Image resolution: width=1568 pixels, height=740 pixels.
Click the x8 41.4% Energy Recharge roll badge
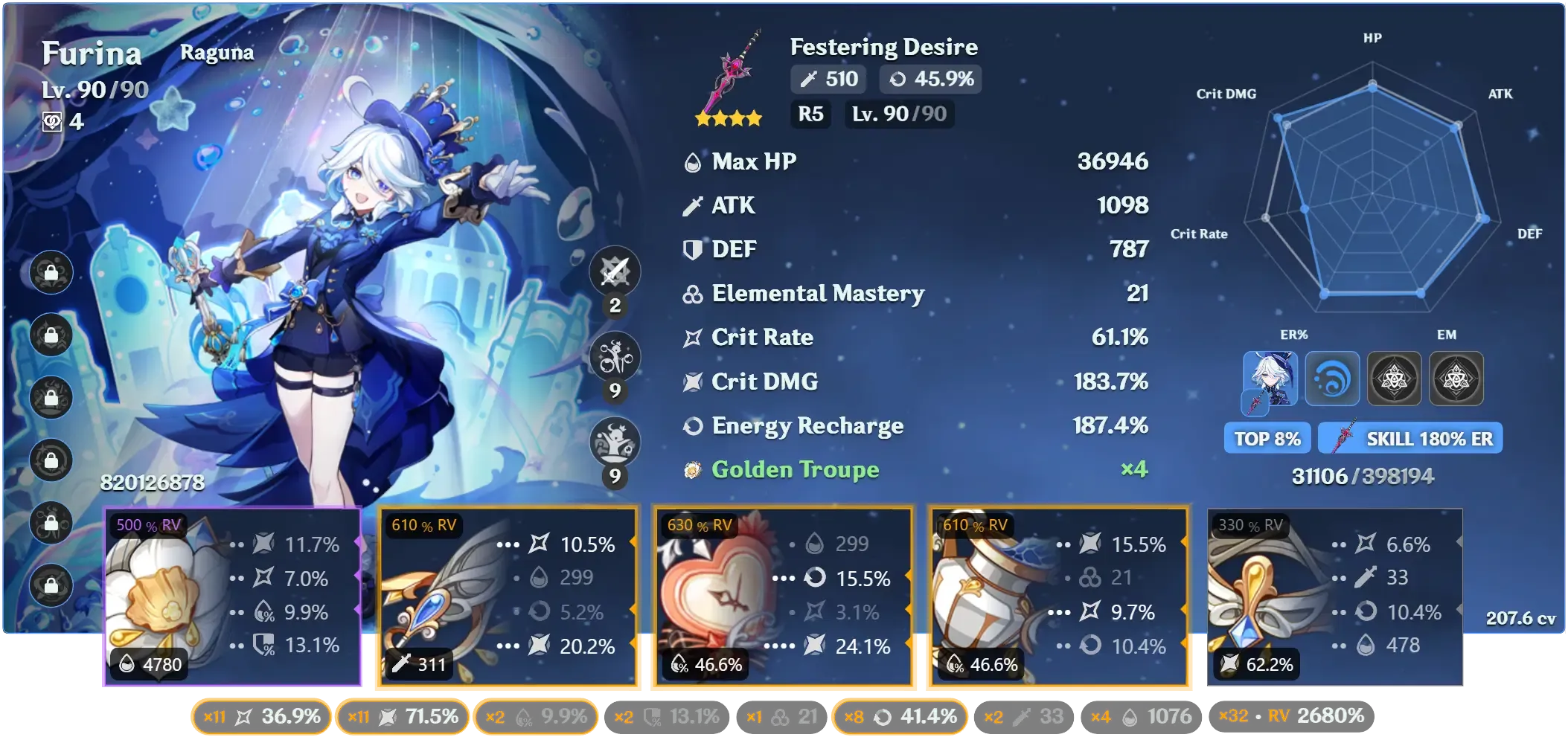(x=899, y=716)
